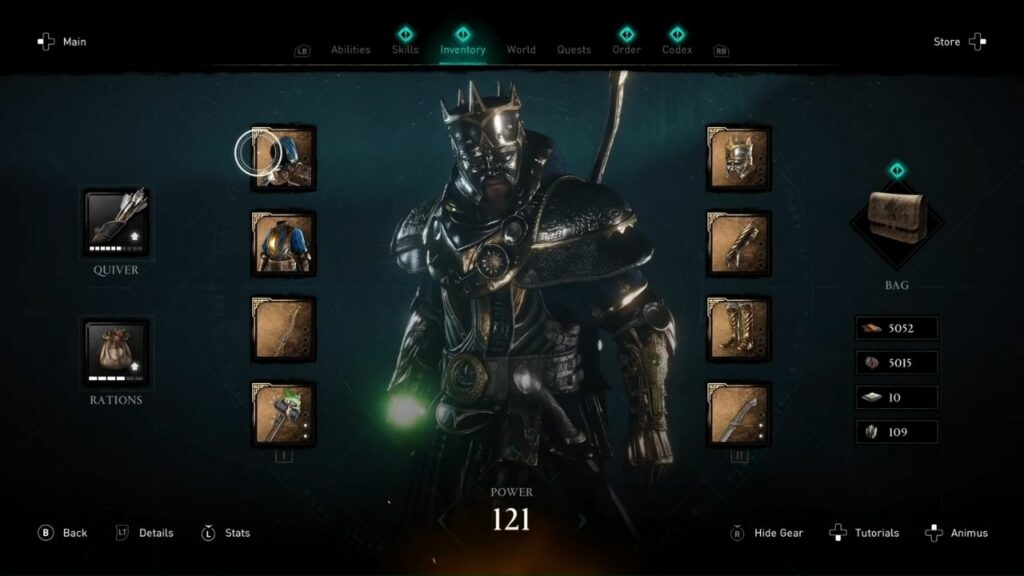This screenshot has height=576, width=1024.
Task: Choose the blue and gold torso armor slot
Action: click(284, 243)
